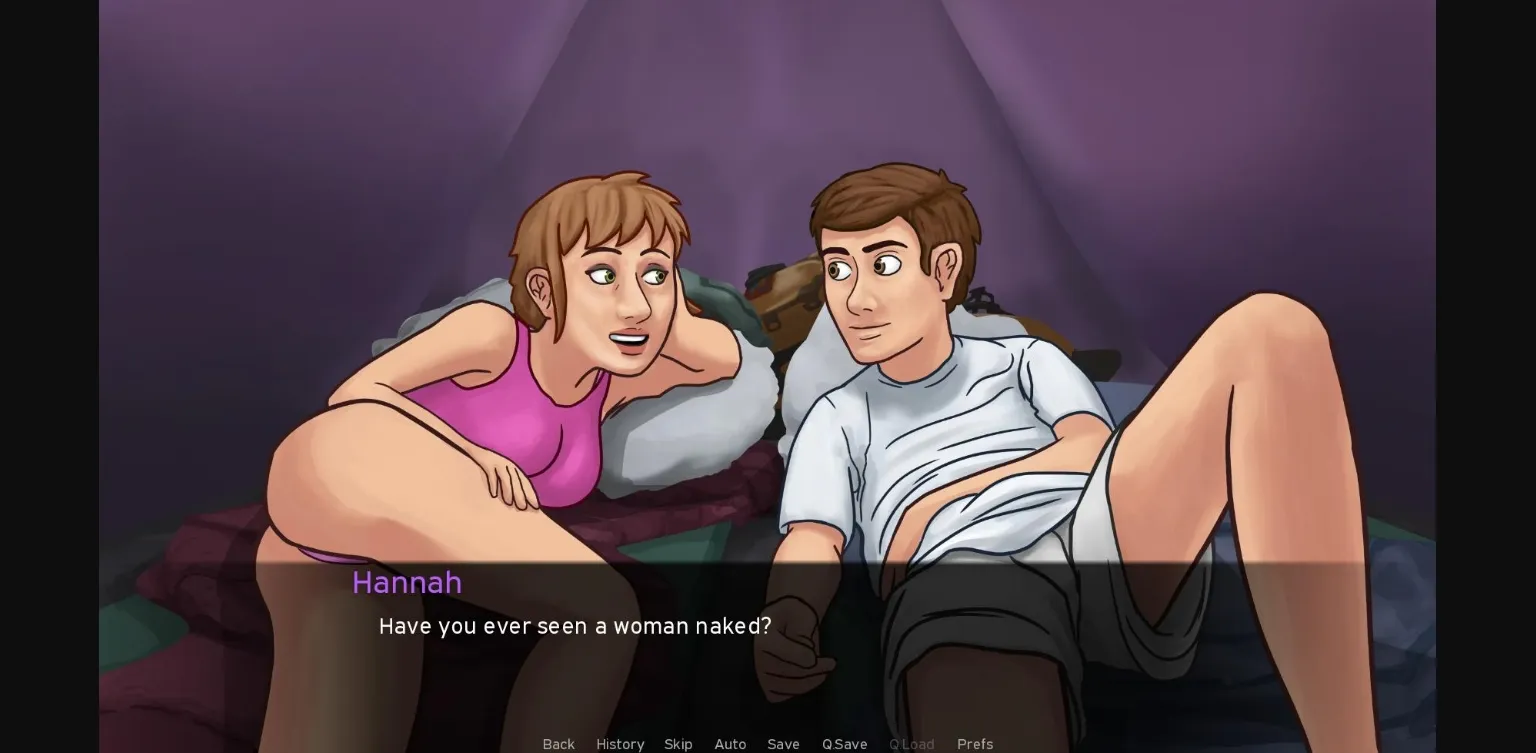The image size is (1536, 753).
Task: Click the disabled Q.Load option
Action: (x=911, y=744)
